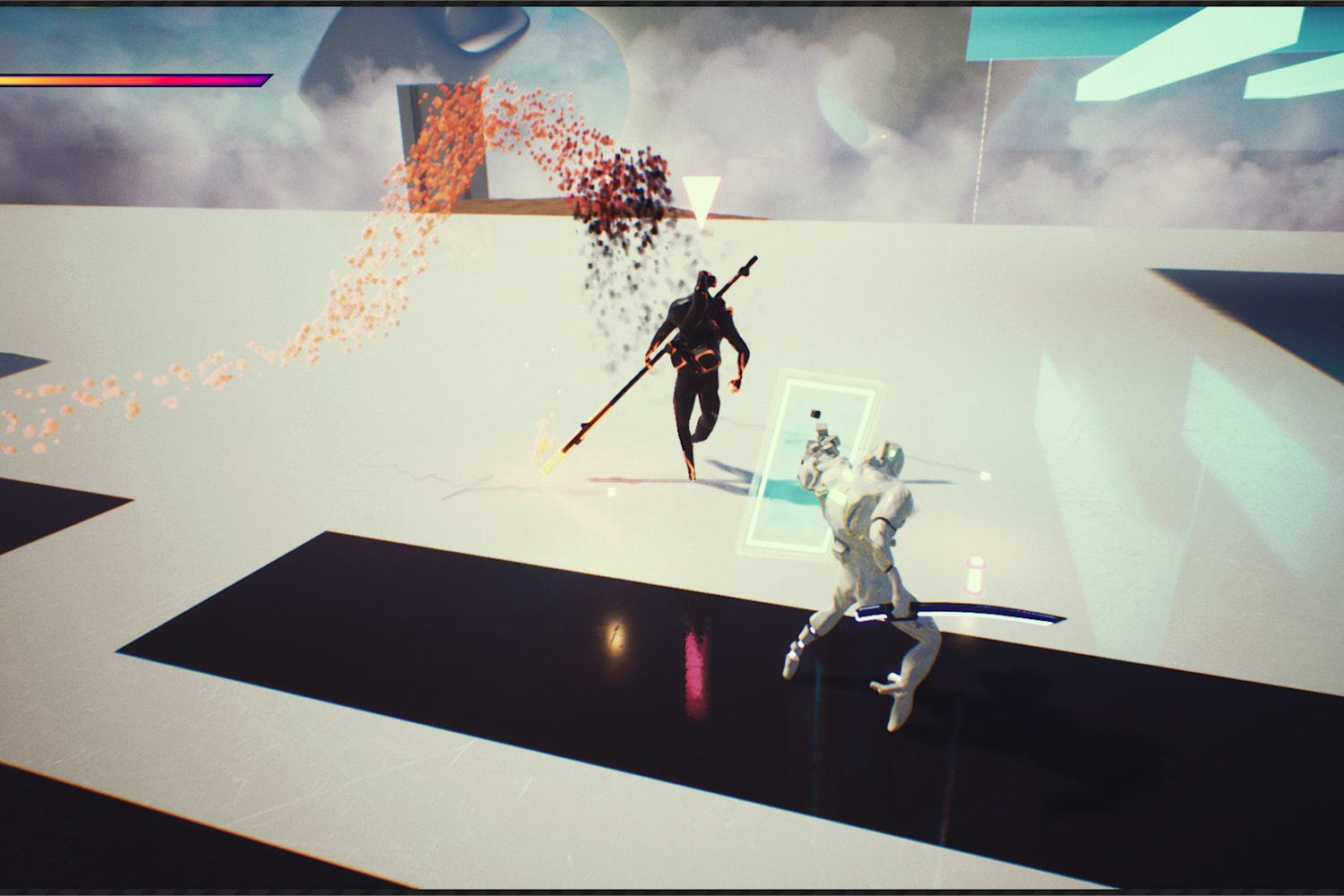The image size is (1344, 896).
Task: Click the gradient health bar
Action: 134,79
